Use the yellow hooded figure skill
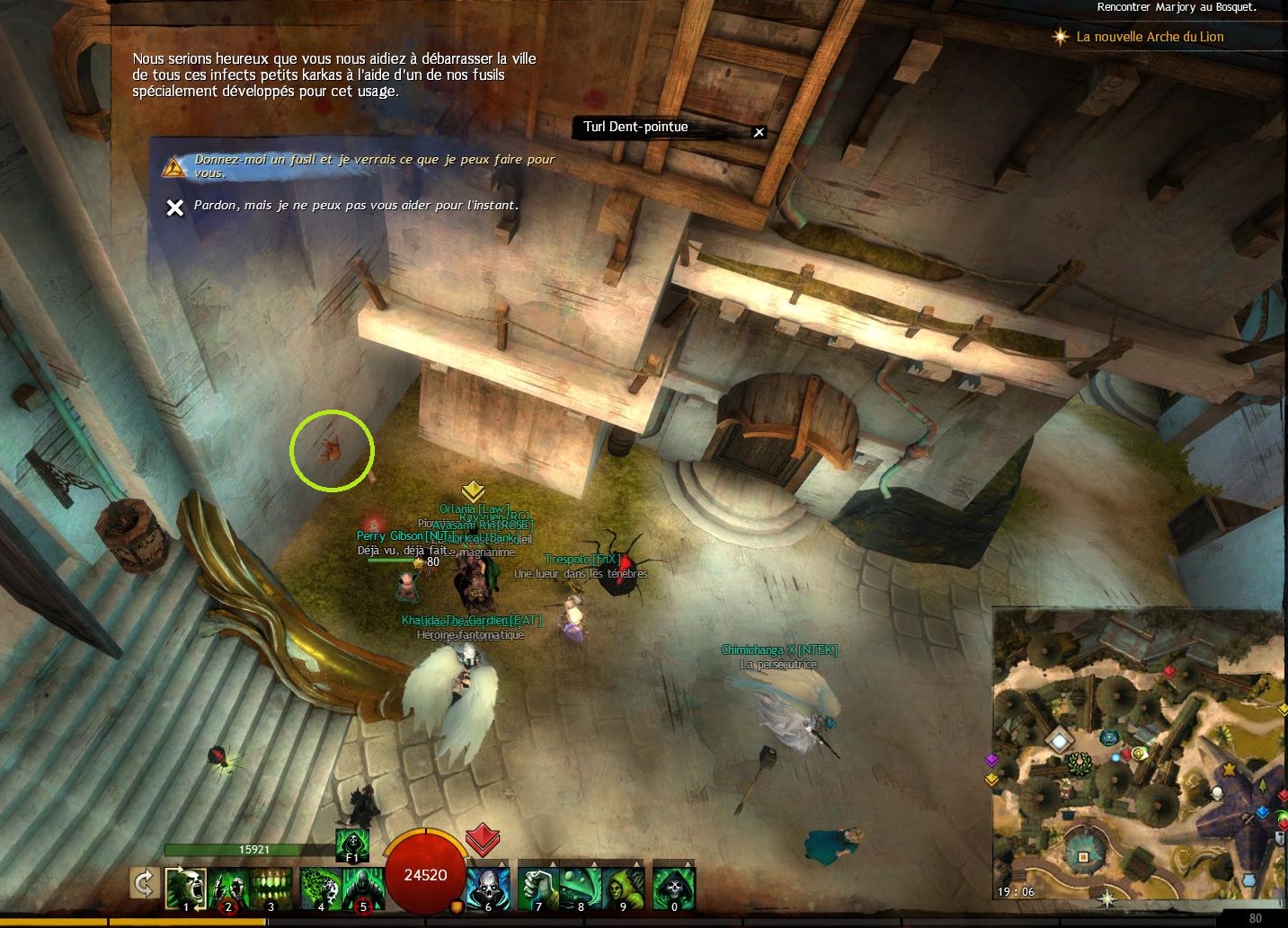The width and height of the screenshot is (1288, 928). coord(623,888)
